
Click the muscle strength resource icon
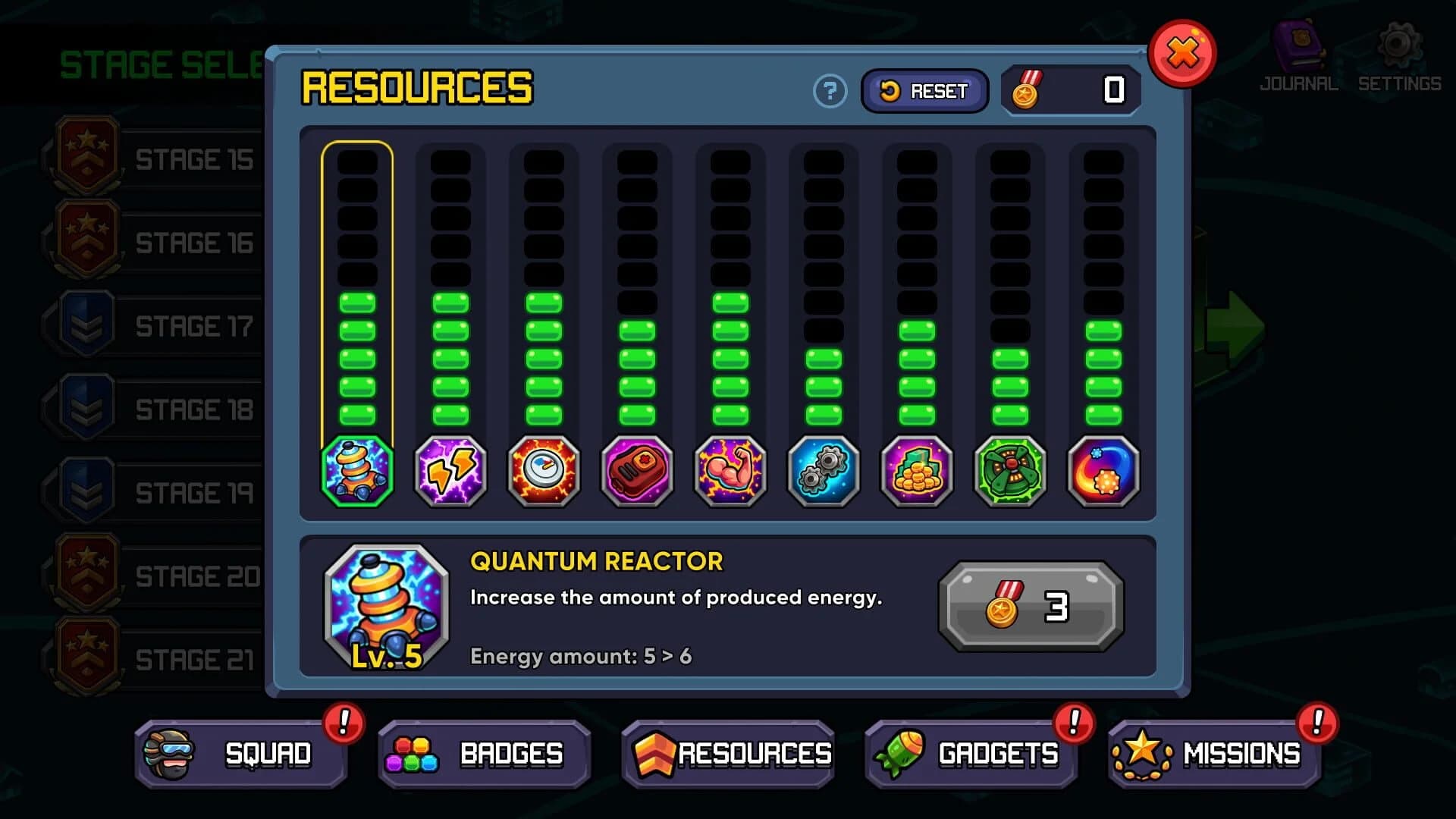730,472
